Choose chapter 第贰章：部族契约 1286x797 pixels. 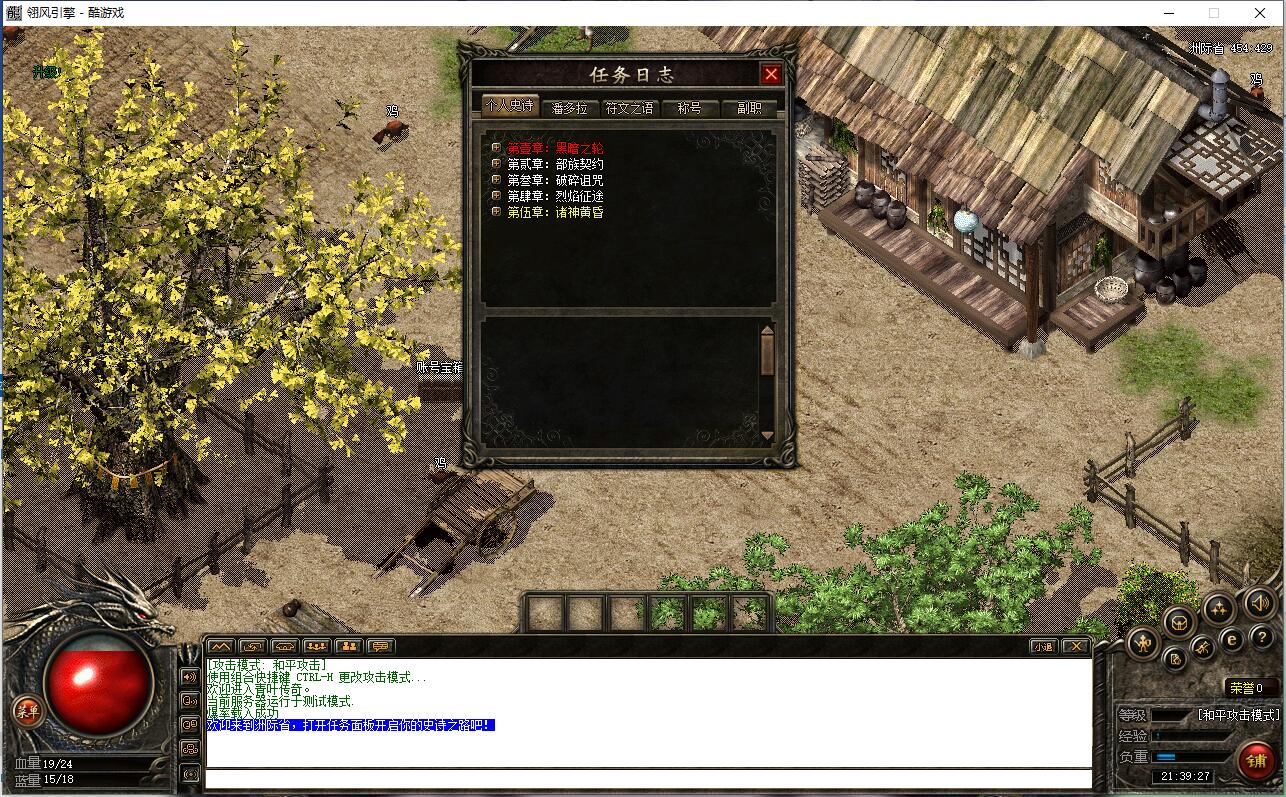pos(555,164)
